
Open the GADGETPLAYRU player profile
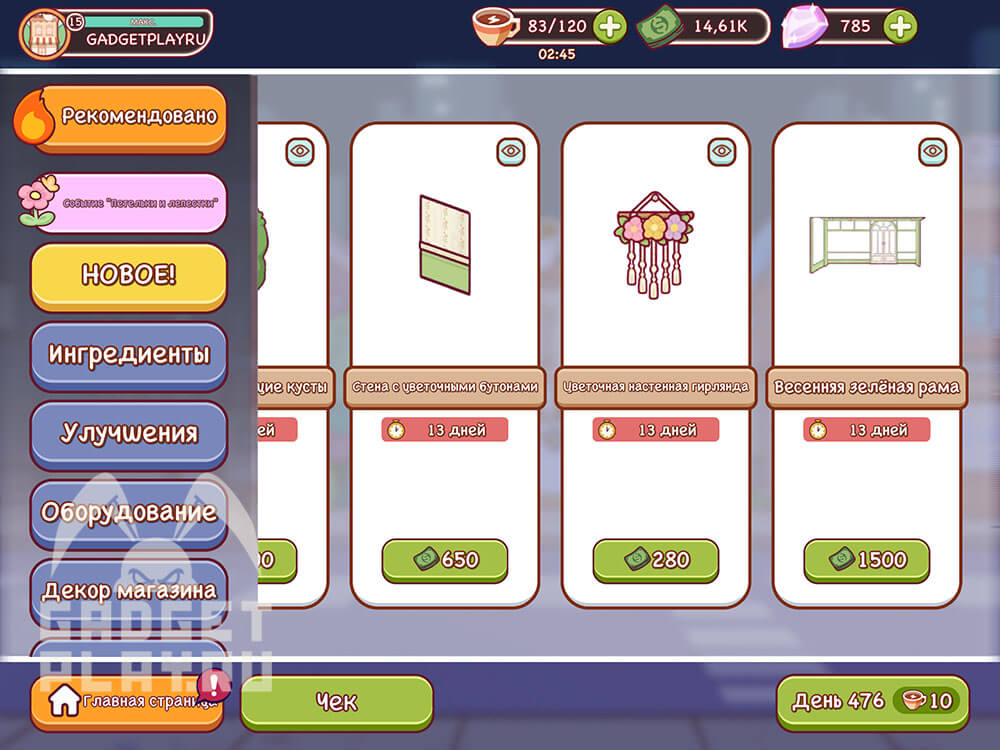pyautogui.click(x=115, y=32)
